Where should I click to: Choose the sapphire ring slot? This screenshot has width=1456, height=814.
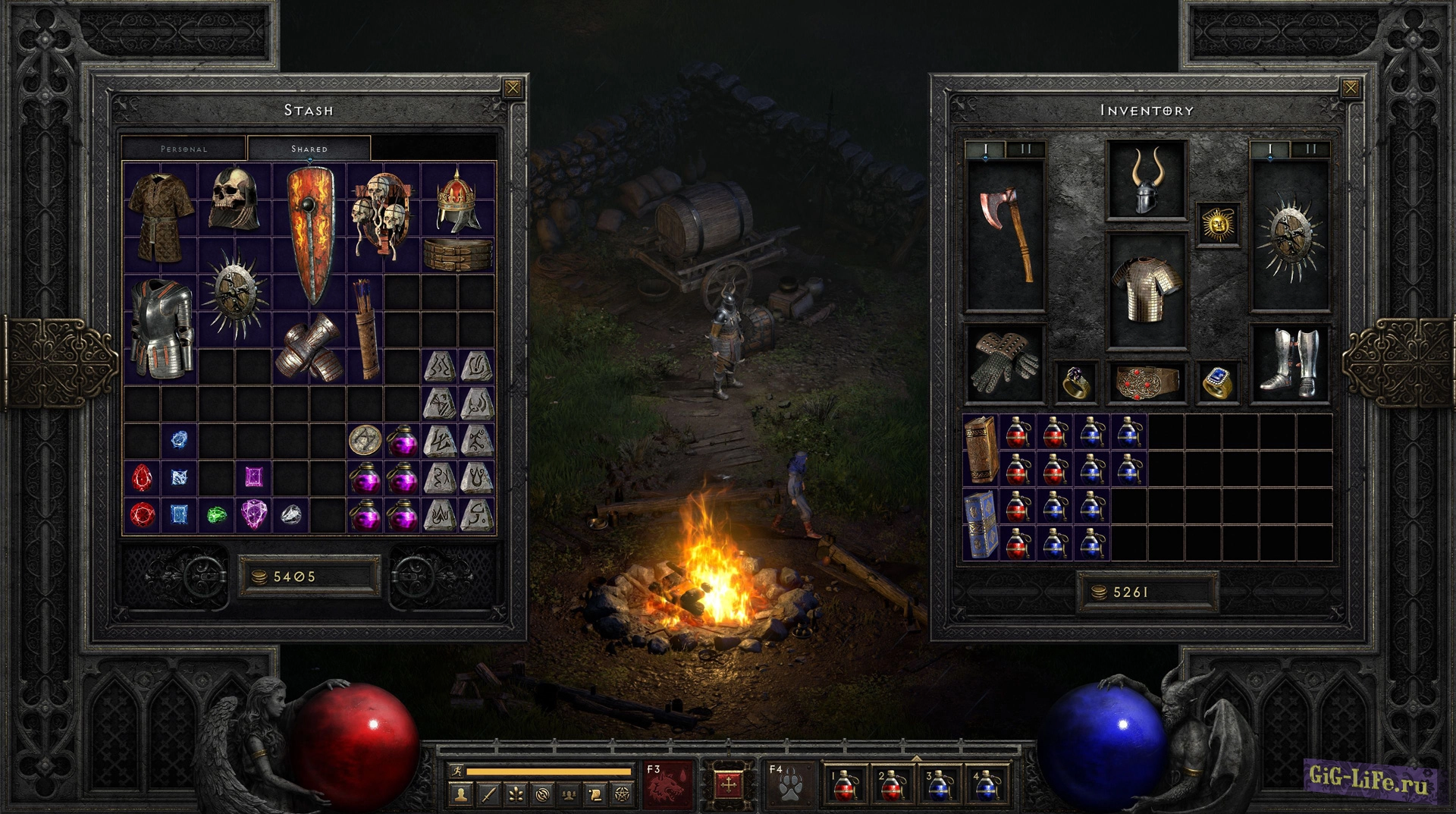pyautogui.click(x=1218, y=381)
